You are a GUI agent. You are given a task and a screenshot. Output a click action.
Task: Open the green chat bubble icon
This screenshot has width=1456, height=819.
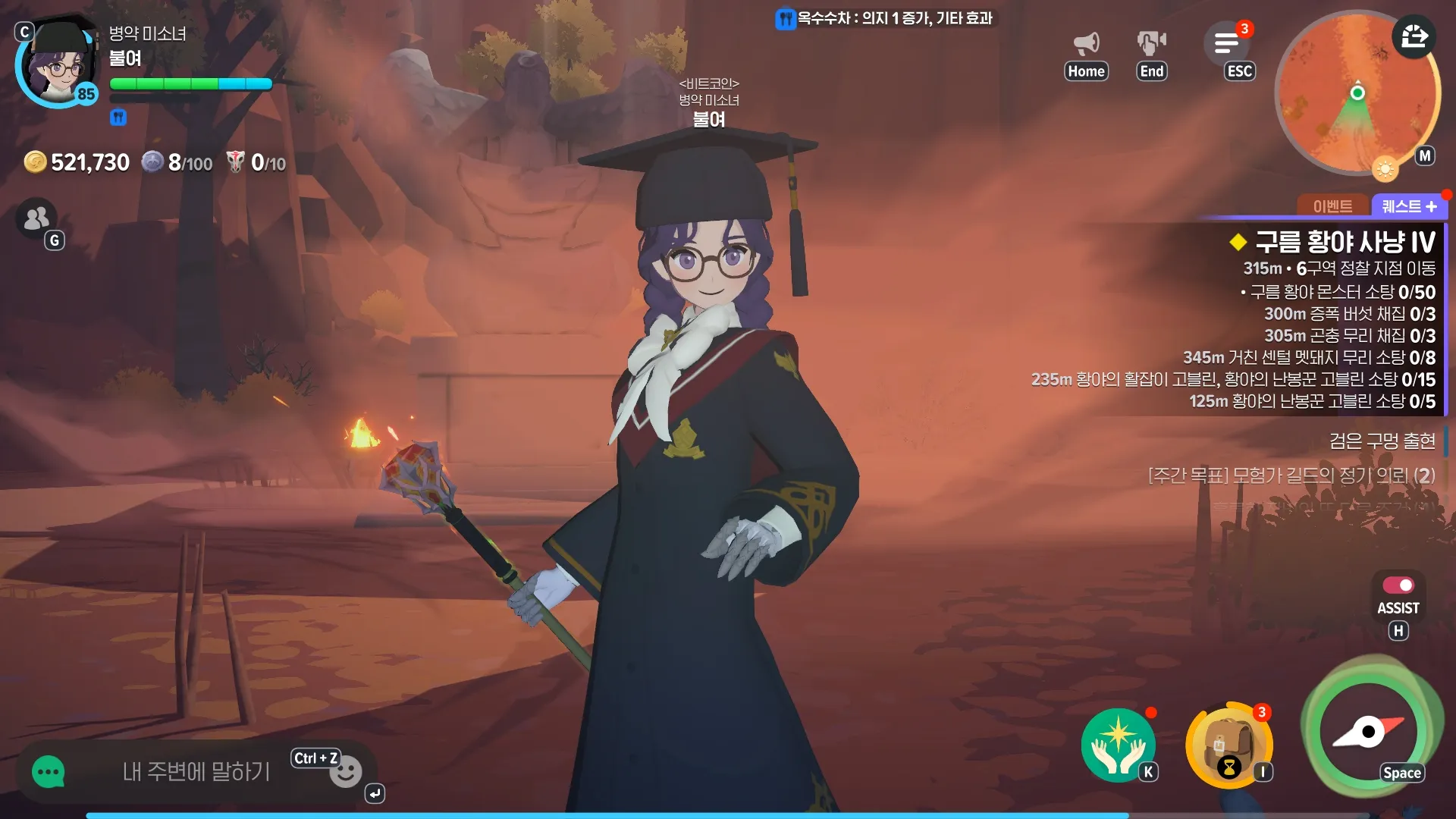pos(49,772)
